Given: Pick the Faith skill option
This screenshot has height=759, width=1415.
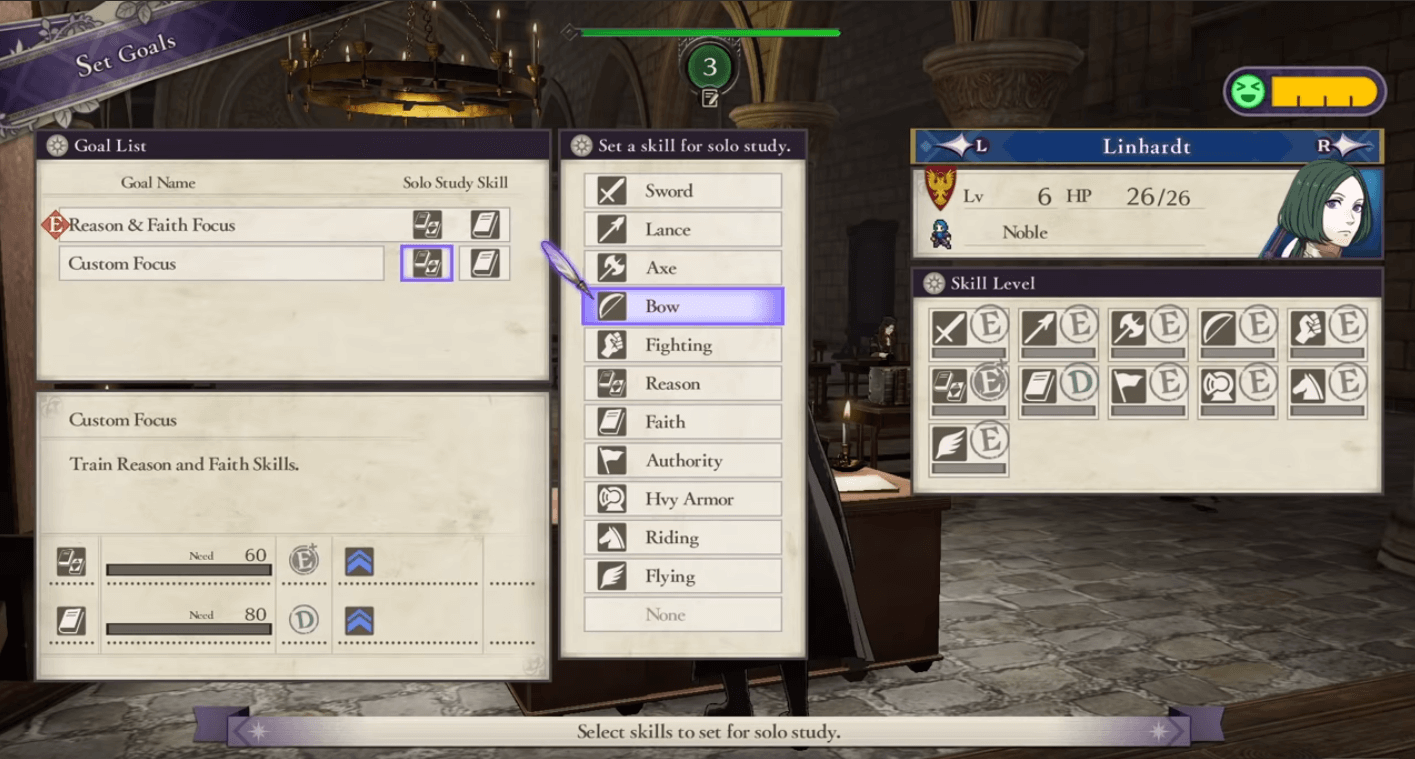Looking at the screenshot, I should point(682,422).
